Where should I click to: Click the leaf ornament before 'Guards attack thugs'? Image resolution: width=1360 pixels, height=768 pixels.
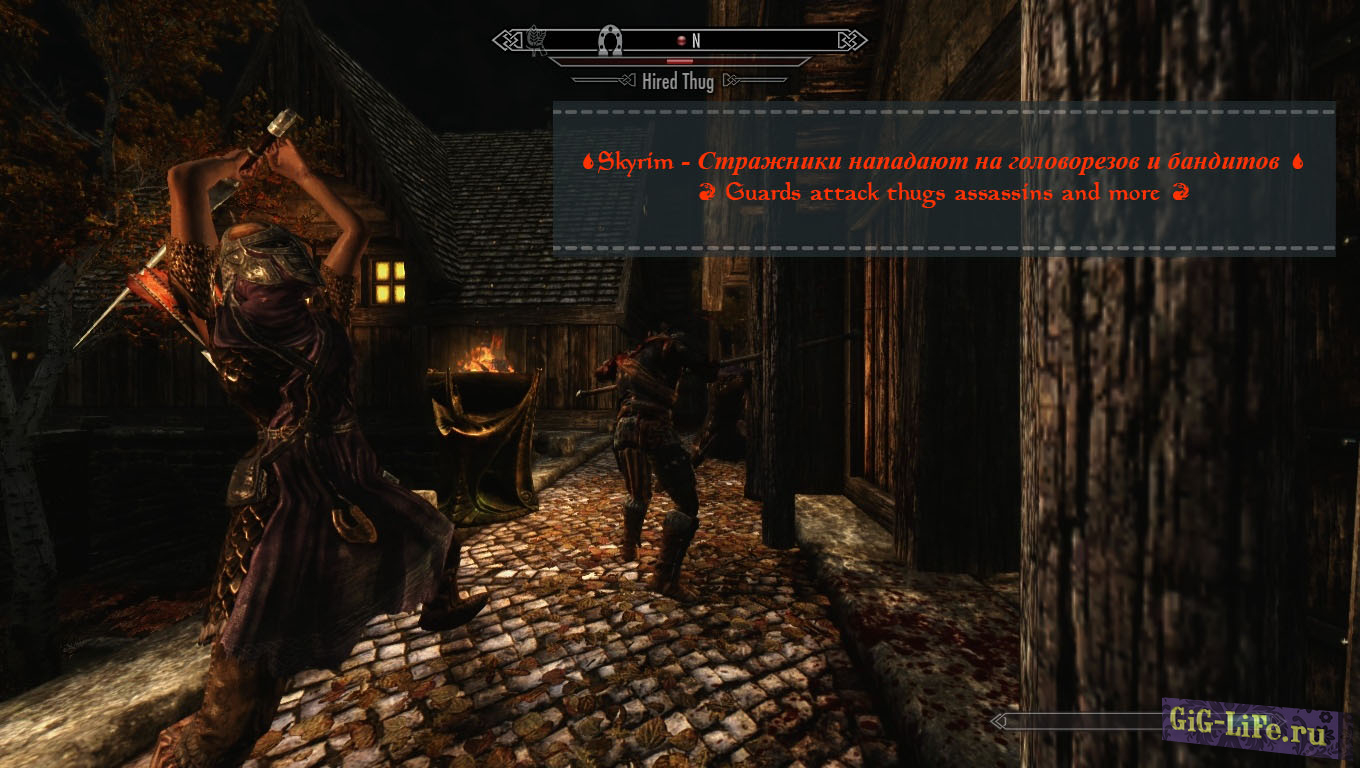707,193
